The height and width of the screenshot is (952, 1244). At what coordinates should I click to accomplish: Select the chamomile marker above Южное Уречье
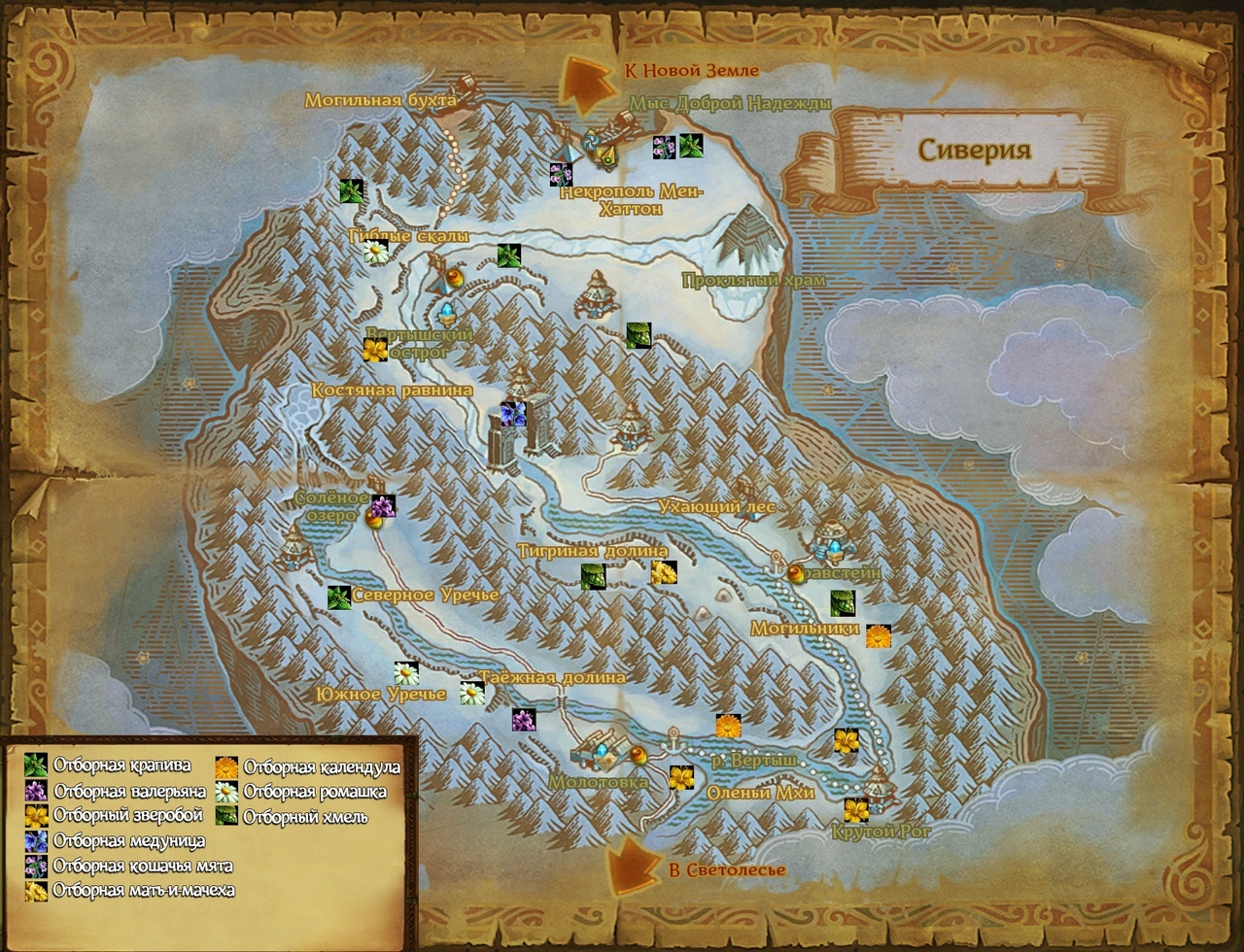tap(406, 673)
